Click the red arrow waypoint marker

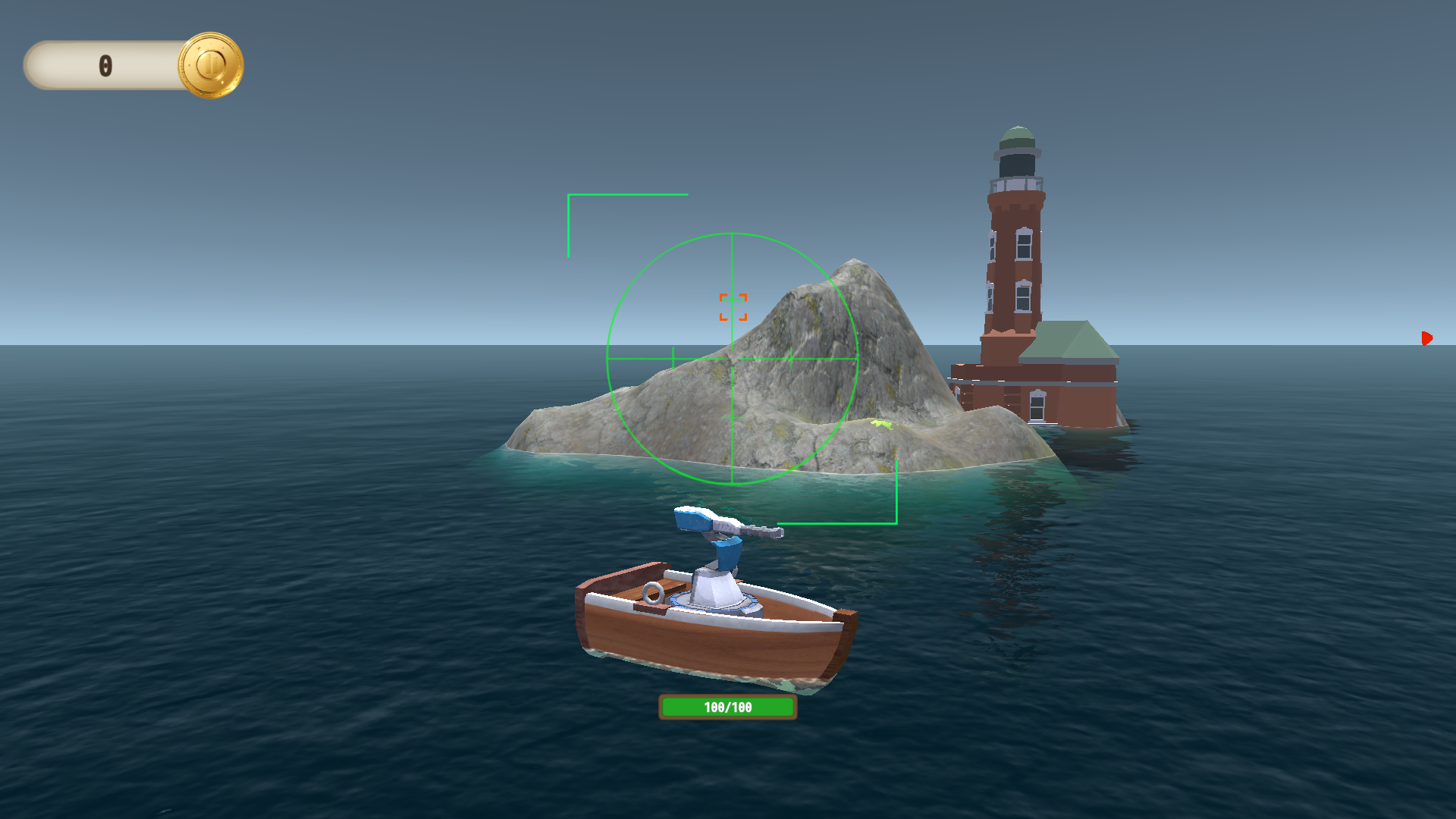[x=1429, y=338]
